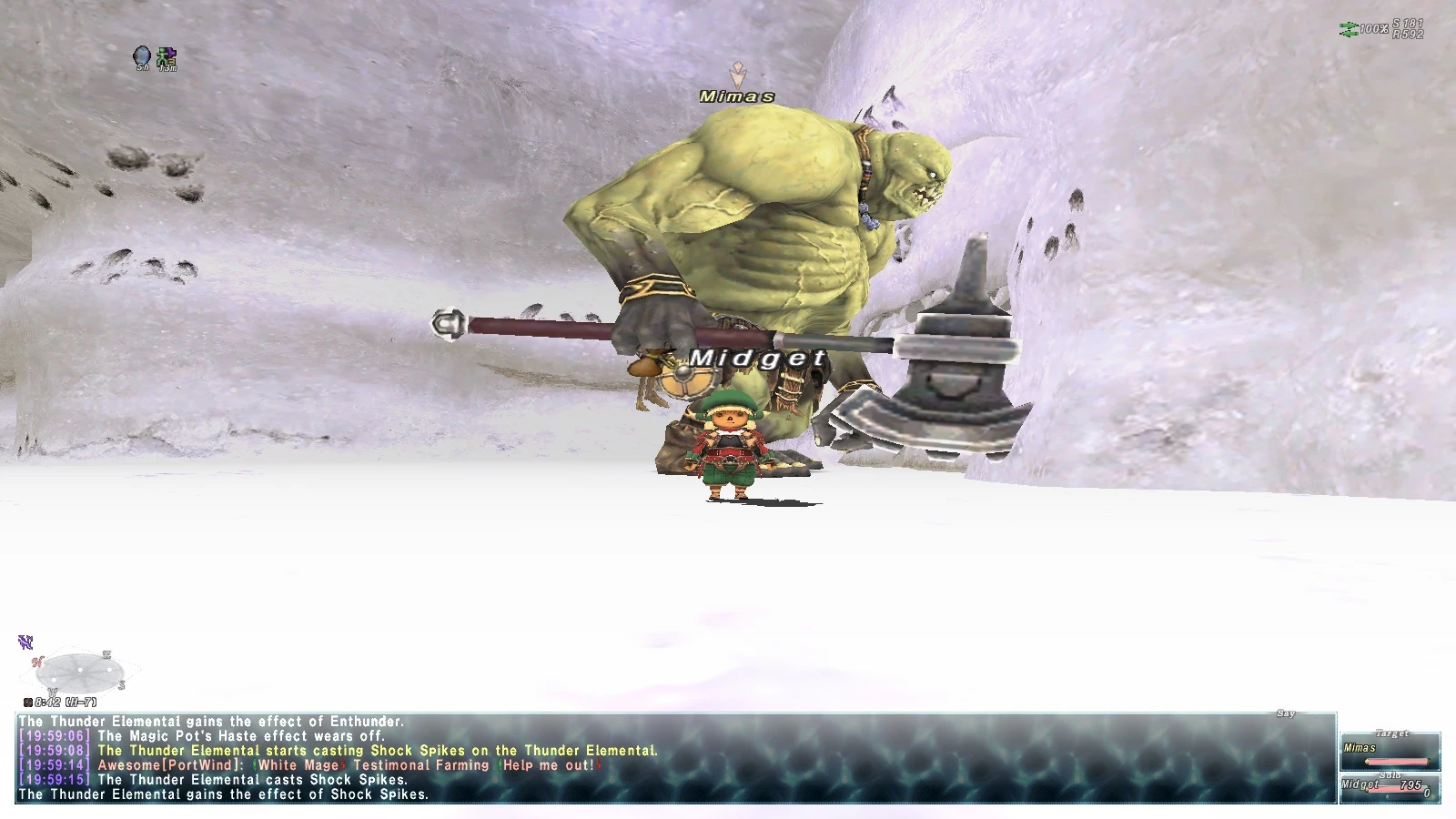1456x819 pixels.
Task: Select the green movement speed arrows icon
Action: click(x=1347, y=29)
